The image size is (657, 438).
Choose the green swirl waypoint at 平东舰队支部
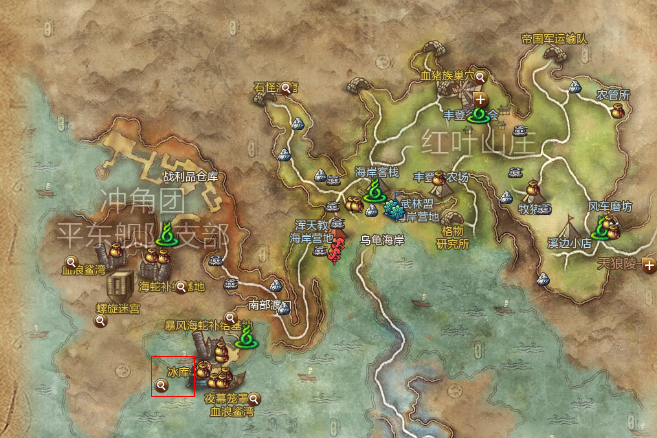(x=165, y=237)
